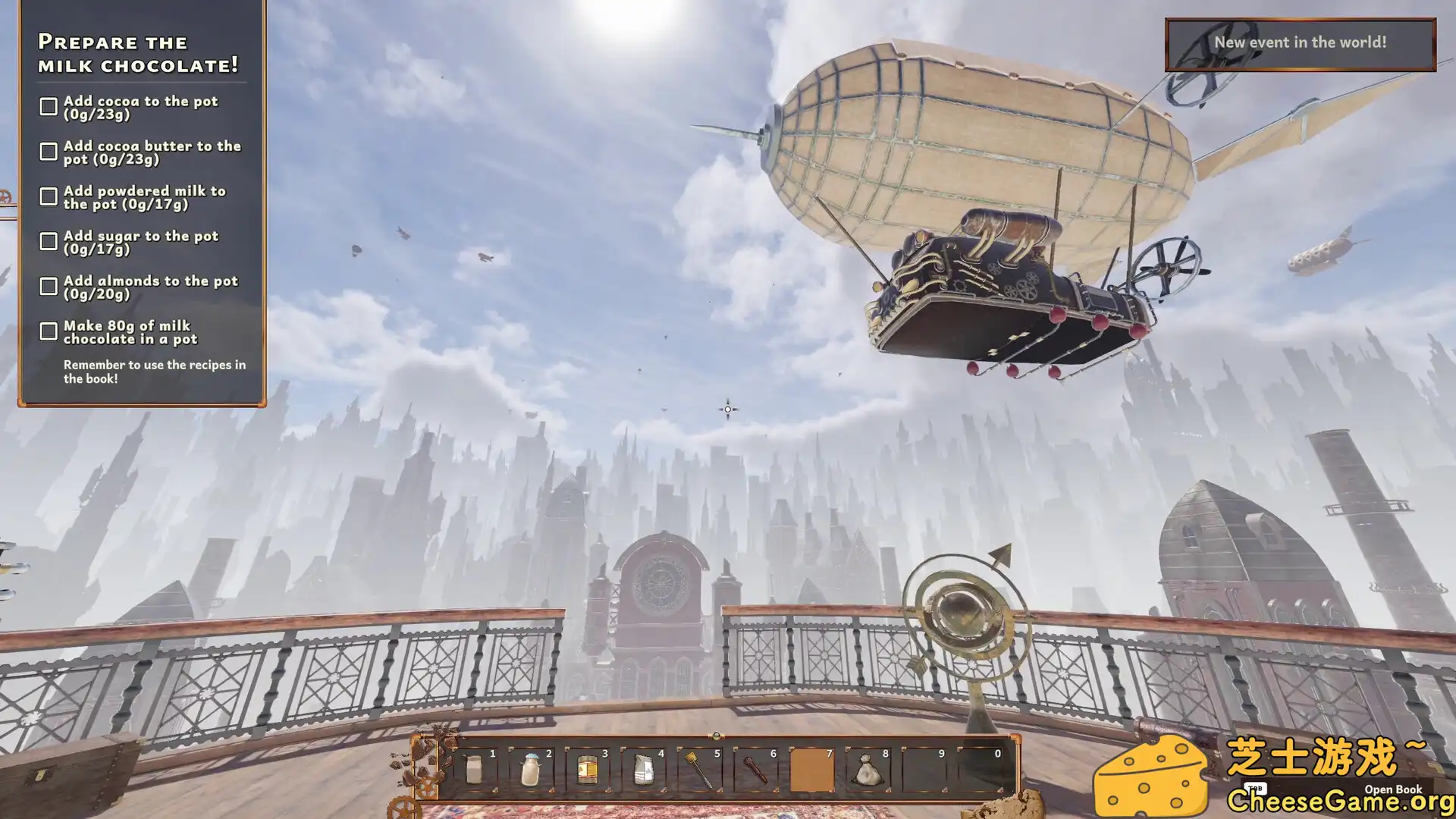1456x819 pixels.
Task: Select the milk jug in hotbar slot 2
Action: (x=531, y=770)
